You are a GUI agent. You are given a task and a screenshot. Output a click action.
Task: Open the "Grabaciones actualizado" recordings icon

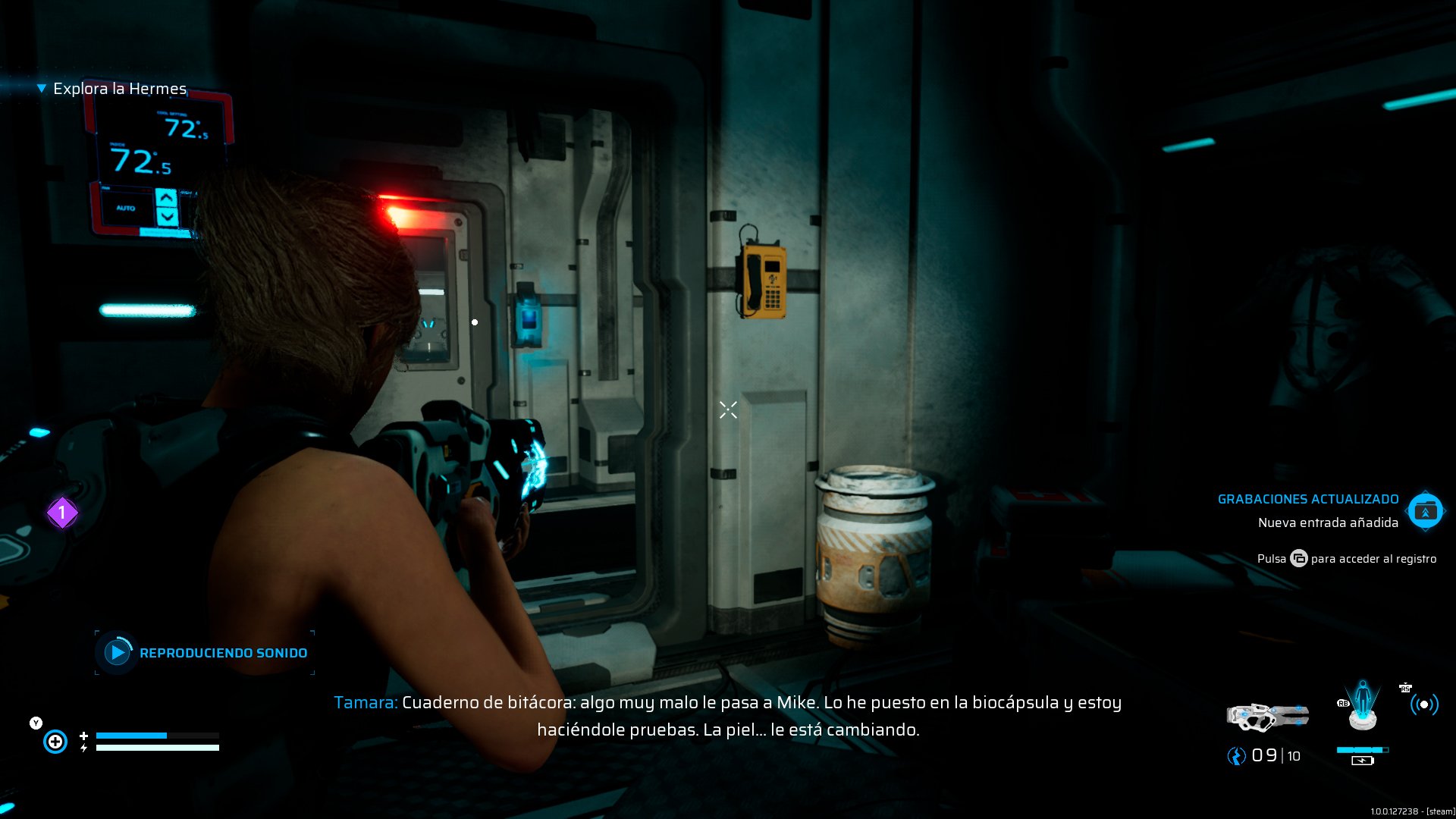(1425, 512)
